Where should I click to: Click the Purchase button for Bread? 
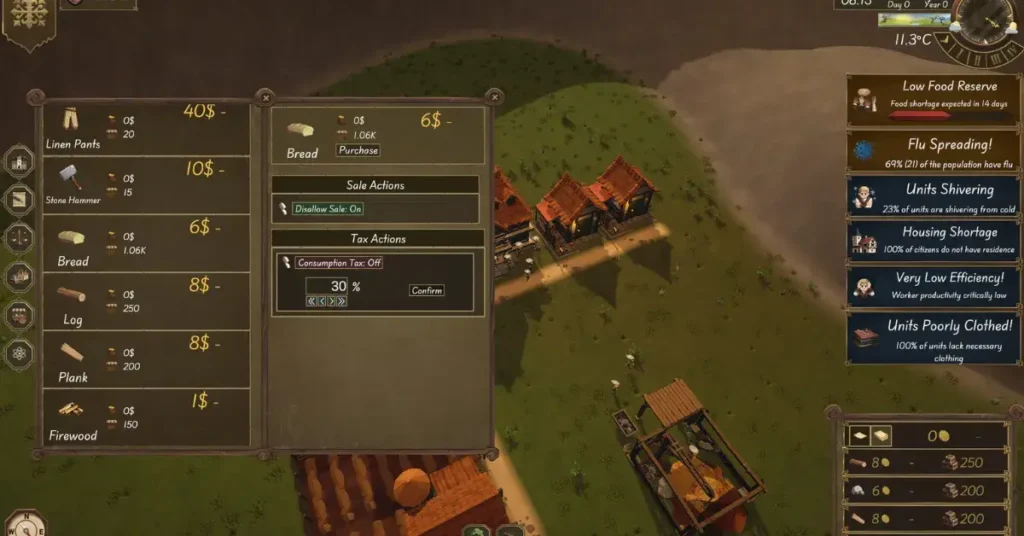pos(358,151)
